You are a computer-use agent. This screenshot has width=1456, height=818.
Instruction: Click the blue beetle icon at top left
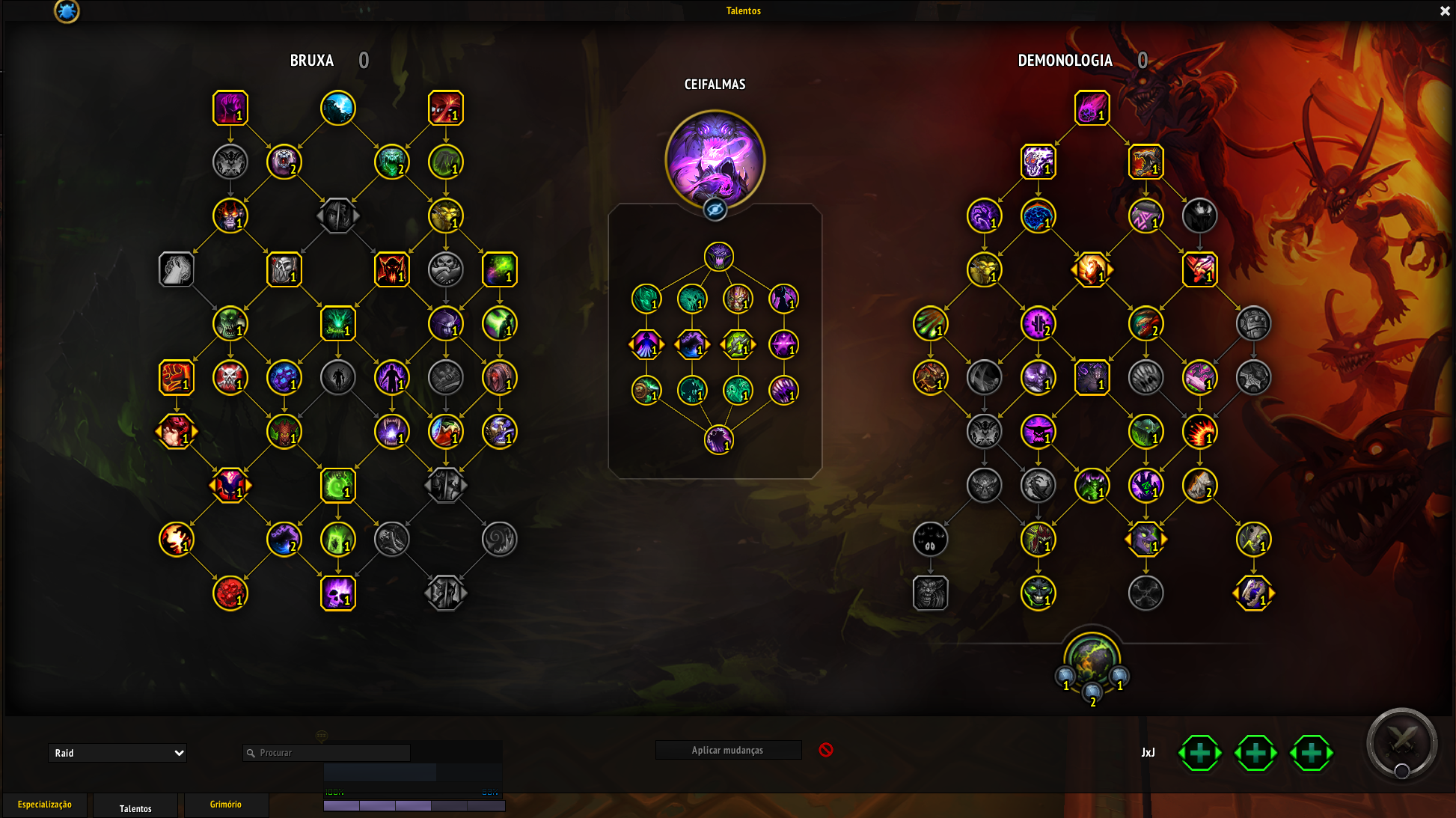click(67, 11)
